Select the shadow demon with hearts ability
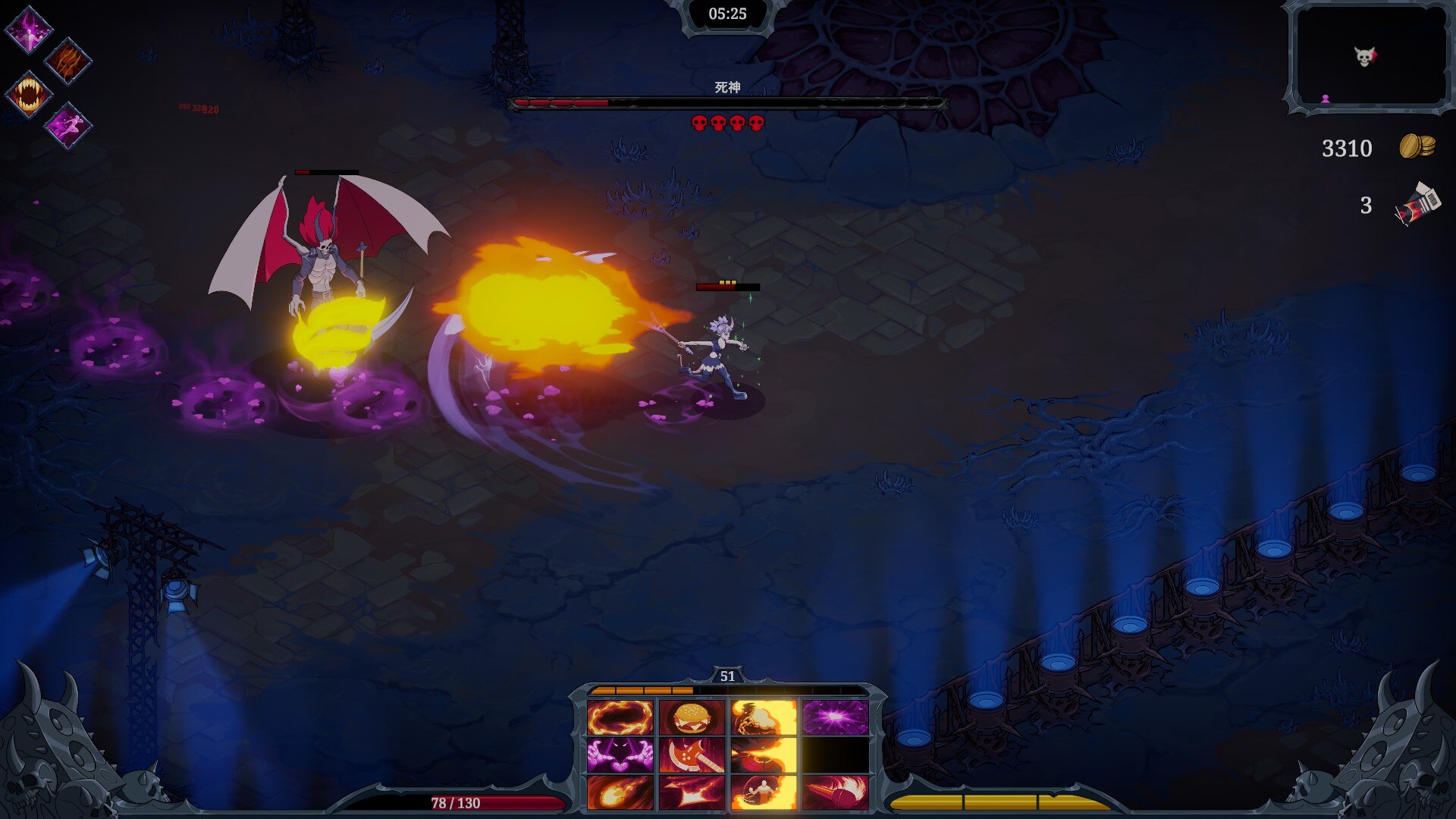This screenshot has height=819, width=1456. point(620,755)
